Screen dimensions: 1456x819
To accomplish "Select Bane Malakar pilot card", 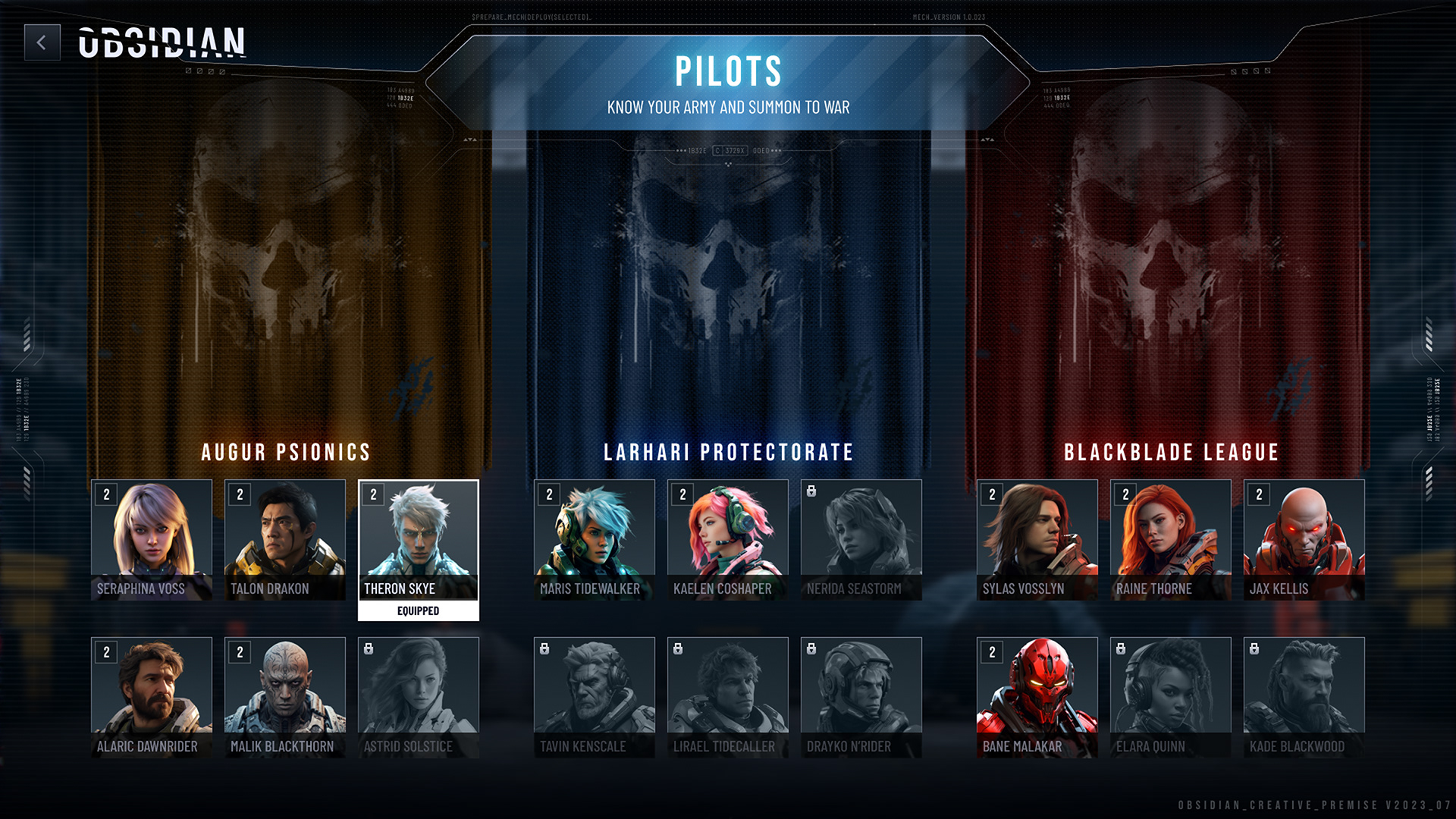I will tap(1037, 697).
